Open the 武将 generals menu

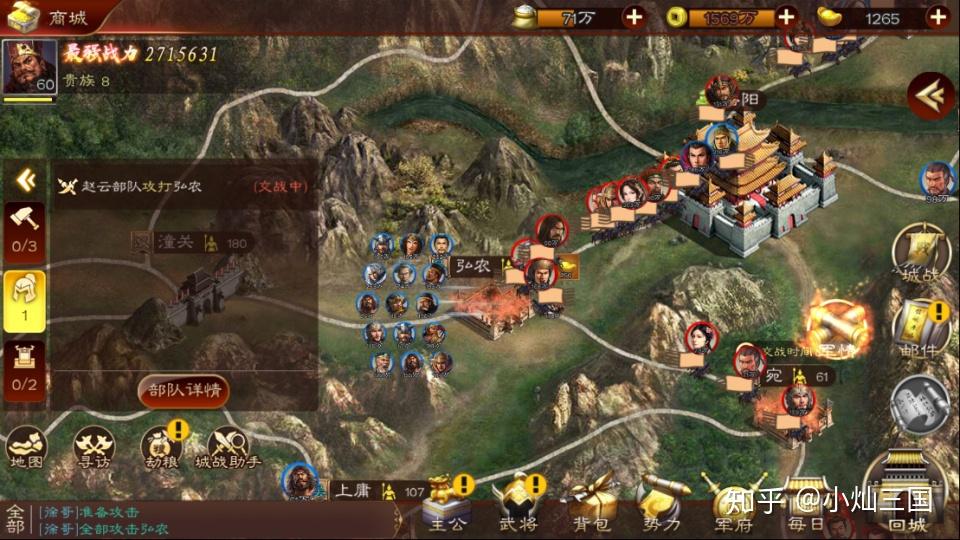[517, 503]
